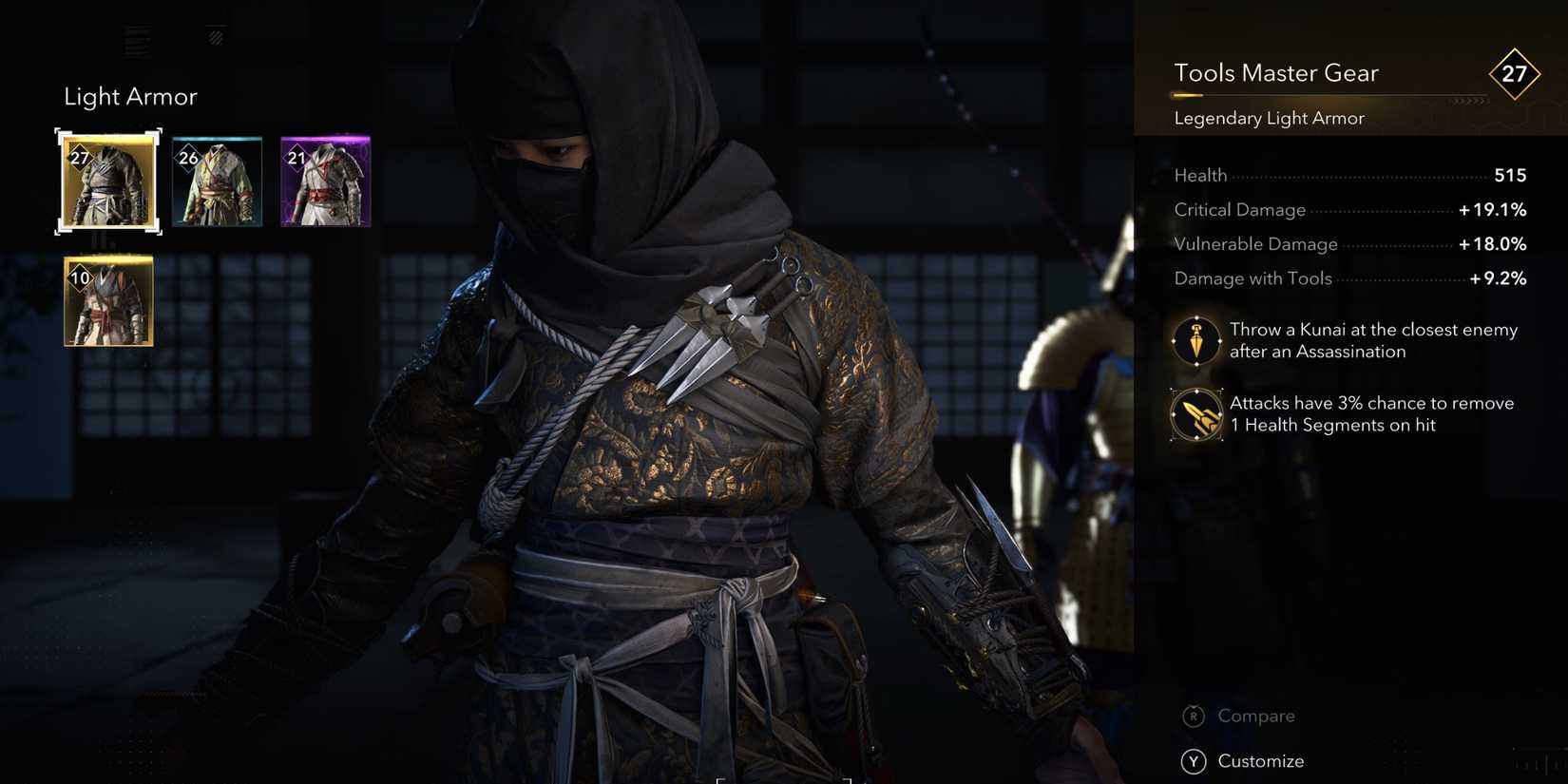Screen dimensions: 1568x784
Task: Click the Customize option
Action: pos(1261,761)
